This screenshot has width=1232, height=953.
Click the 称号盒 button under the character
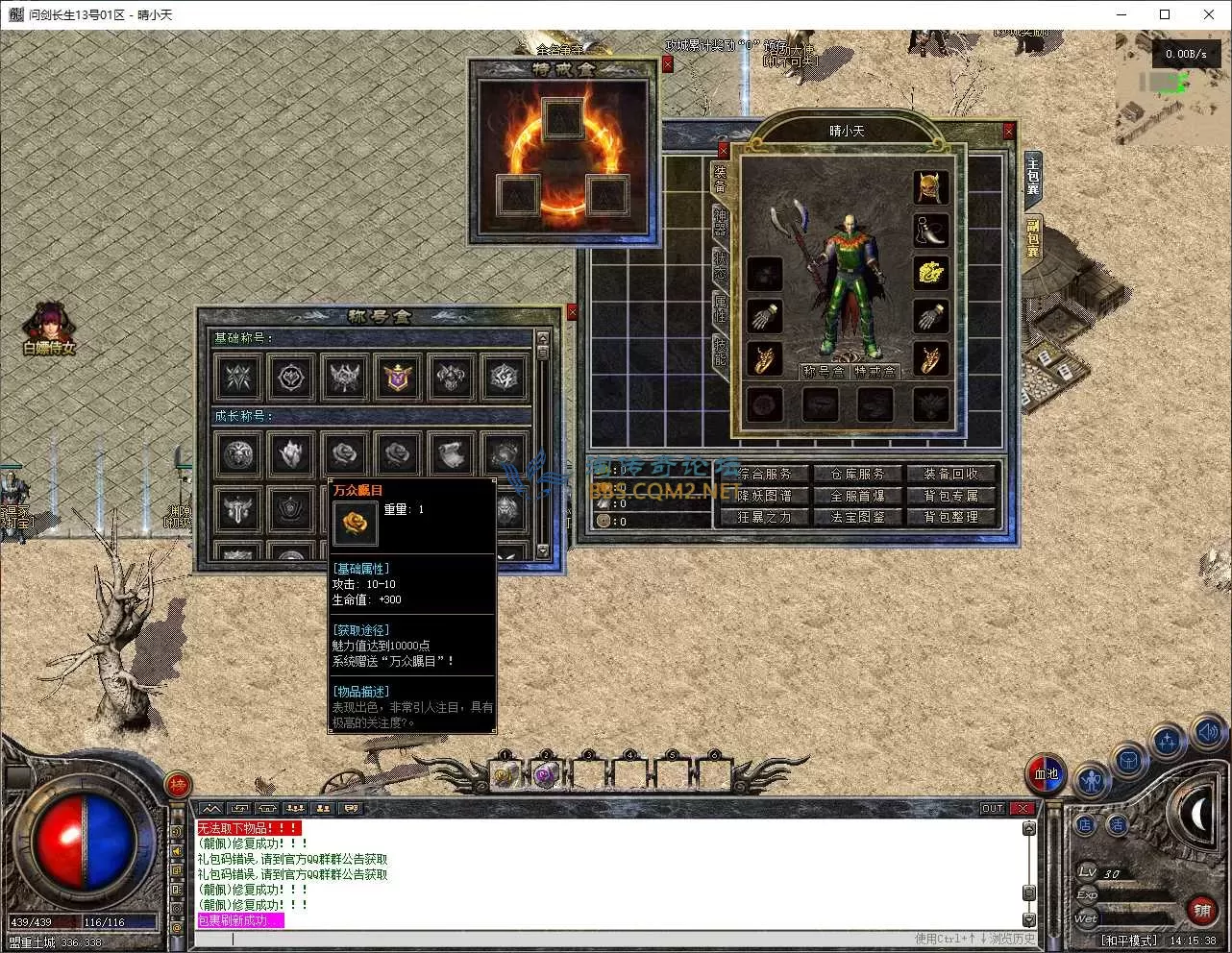click(x=824, y=372)
